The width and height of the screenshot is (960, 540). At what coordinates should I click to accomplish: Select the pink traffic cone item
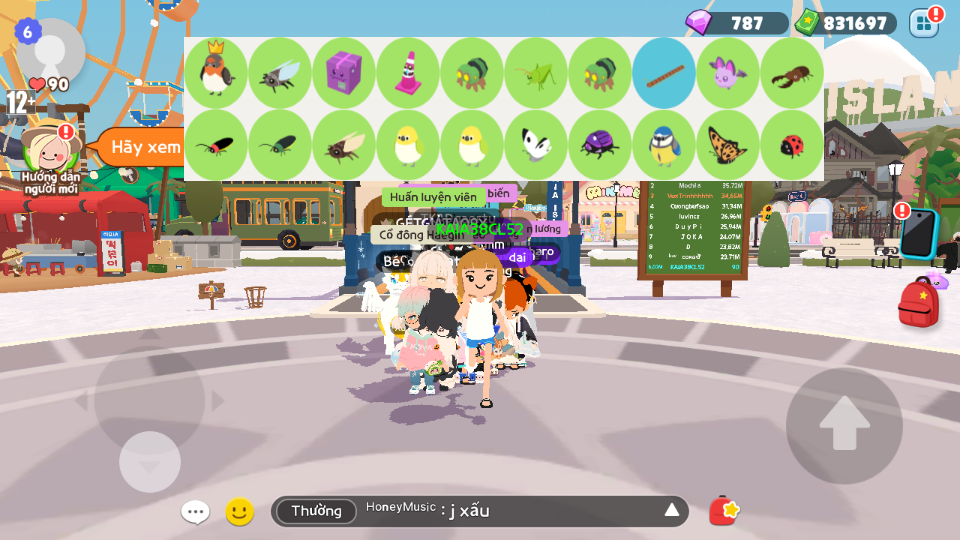click(408, 73)
